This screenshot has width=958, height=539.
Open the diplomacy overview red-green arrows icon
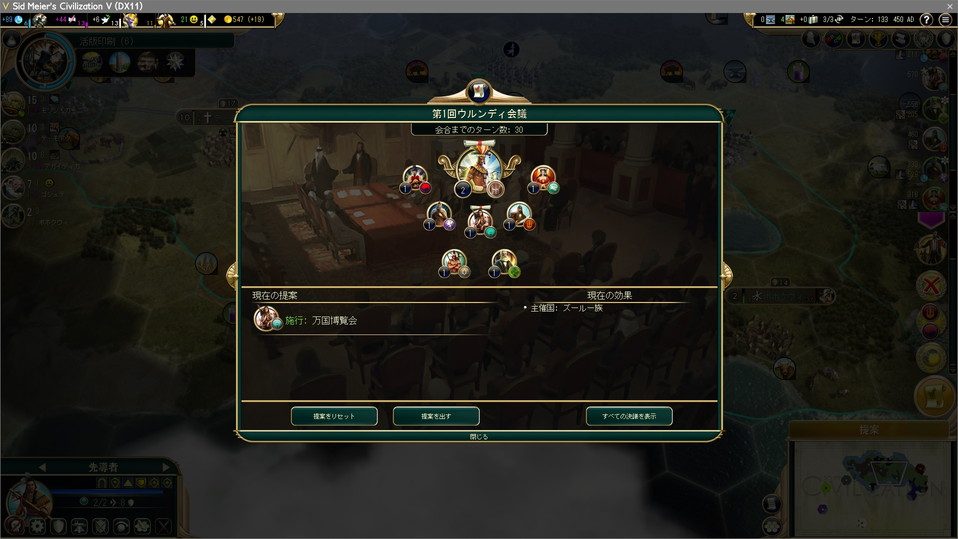click(834, 39)
